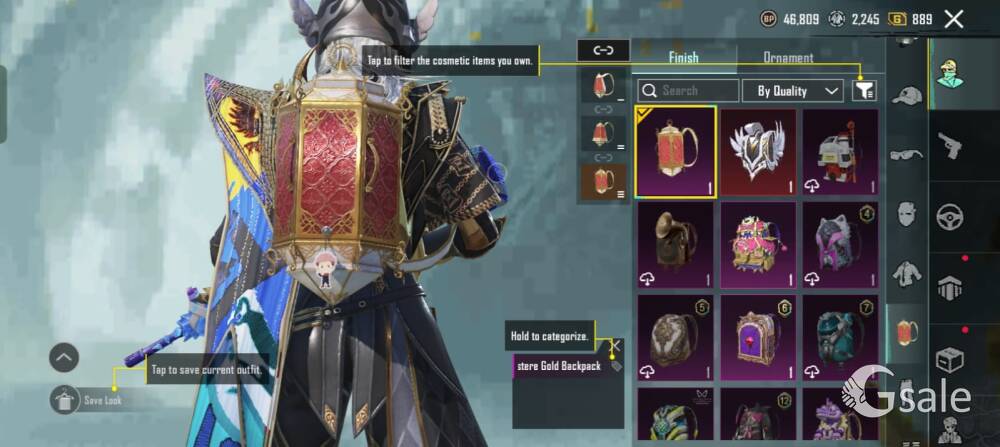Open the jacket clothing category

coord(907,273)
